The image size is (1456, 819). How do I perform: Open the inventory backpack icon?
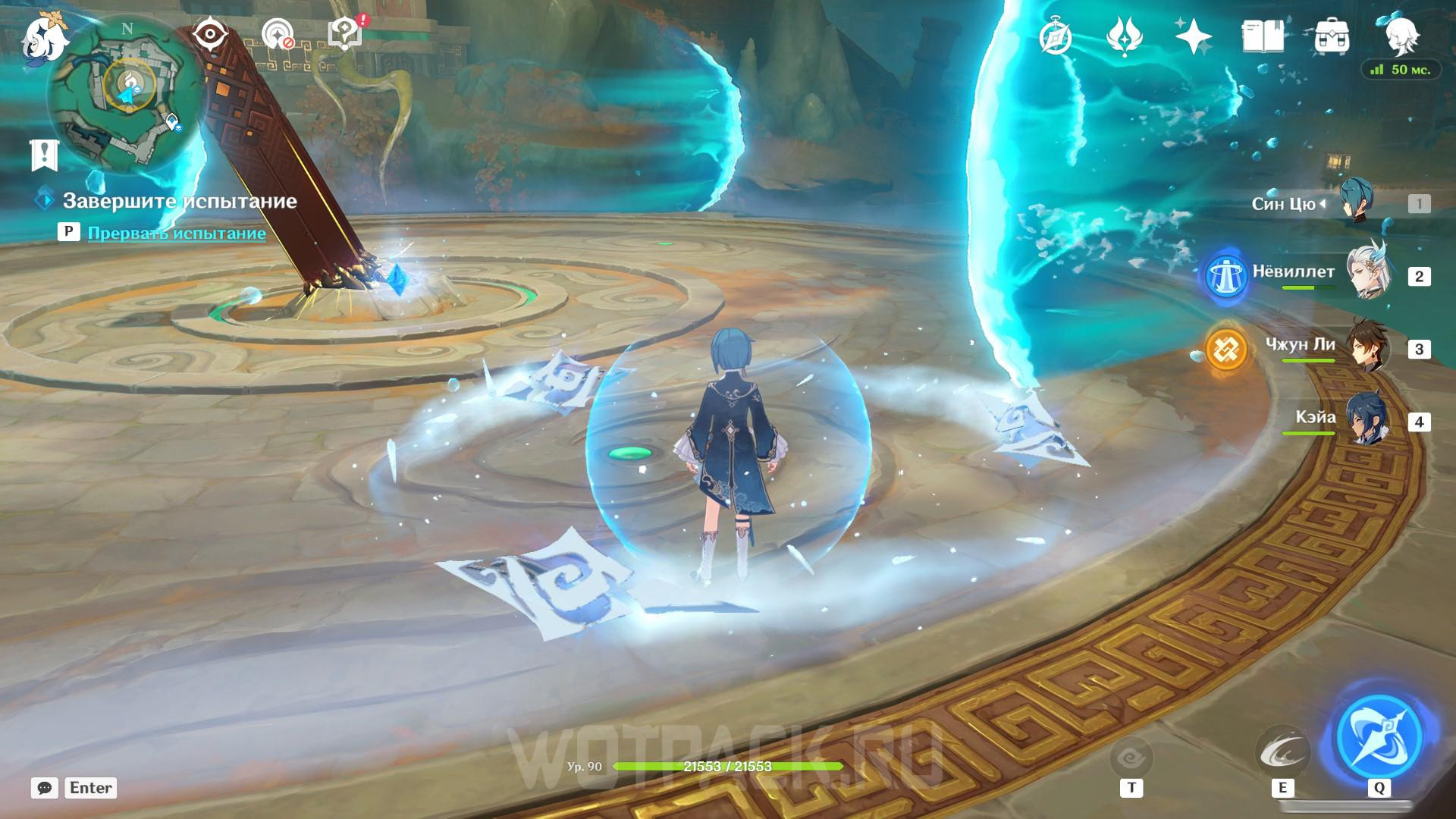click(1331, 36)
